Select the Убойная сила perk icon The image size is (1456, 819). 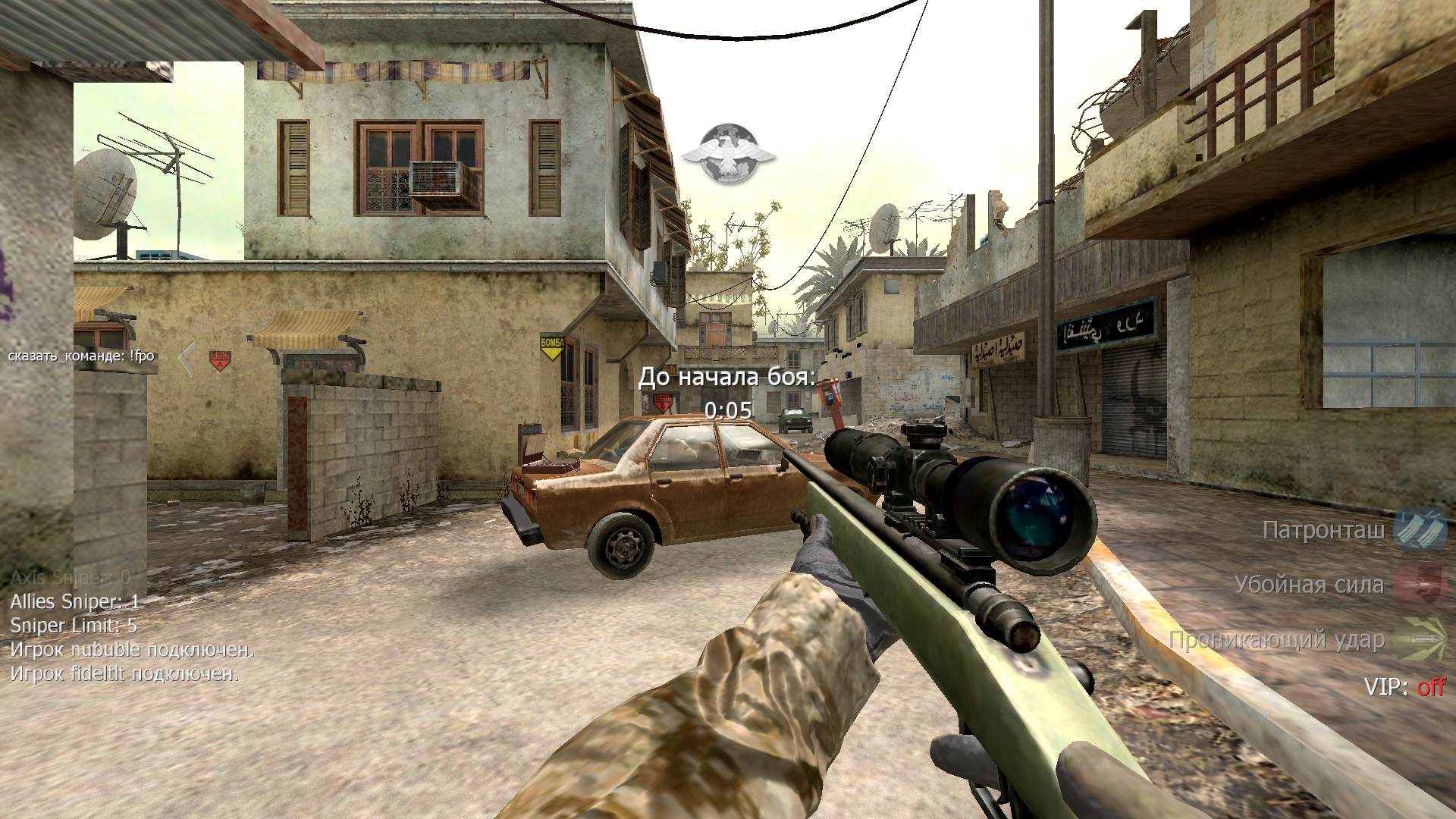tap(1420, 585)
